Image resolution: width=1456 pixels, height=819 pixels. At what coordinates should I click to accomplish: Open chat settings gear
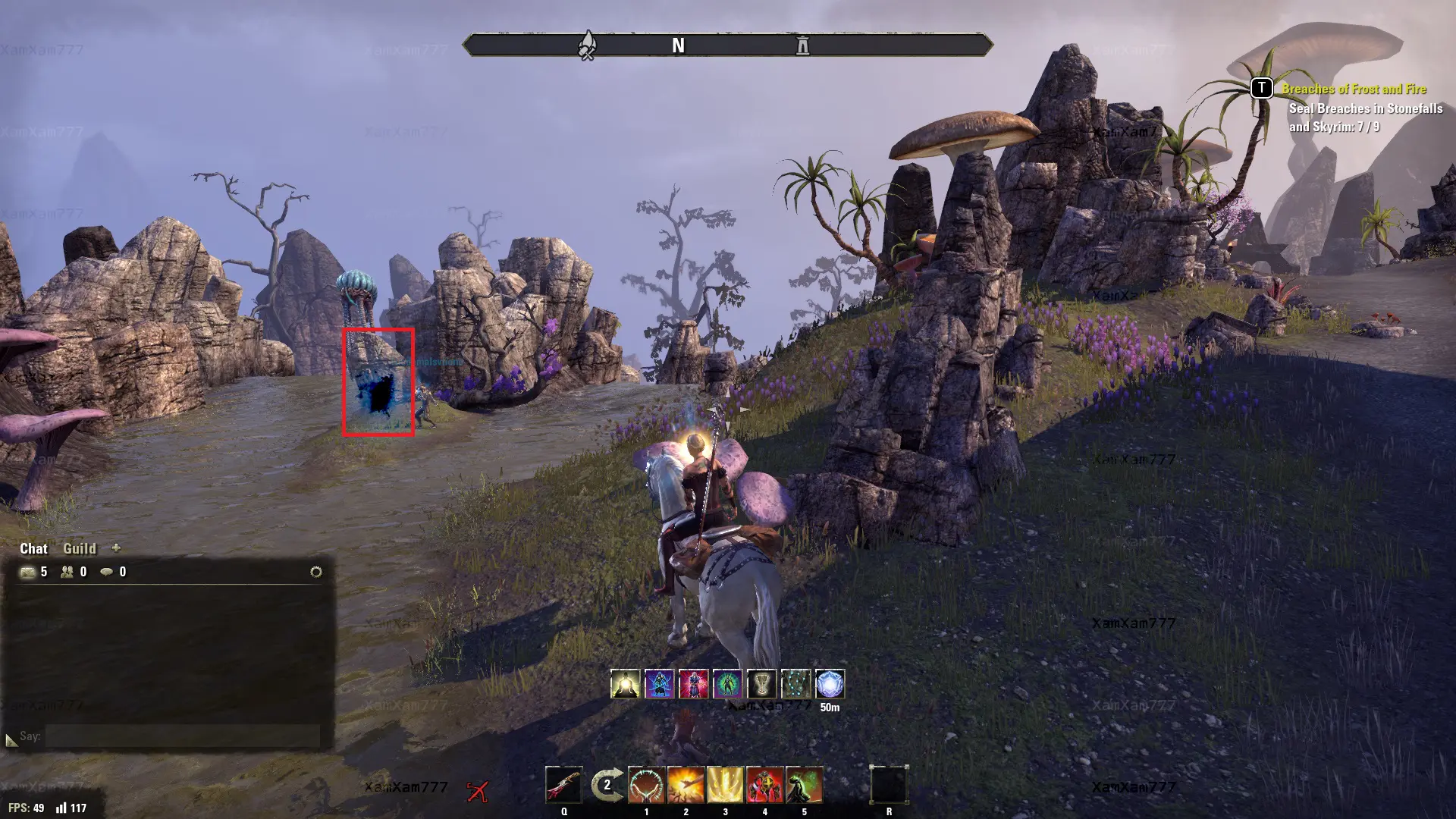[x=316, y=572]
